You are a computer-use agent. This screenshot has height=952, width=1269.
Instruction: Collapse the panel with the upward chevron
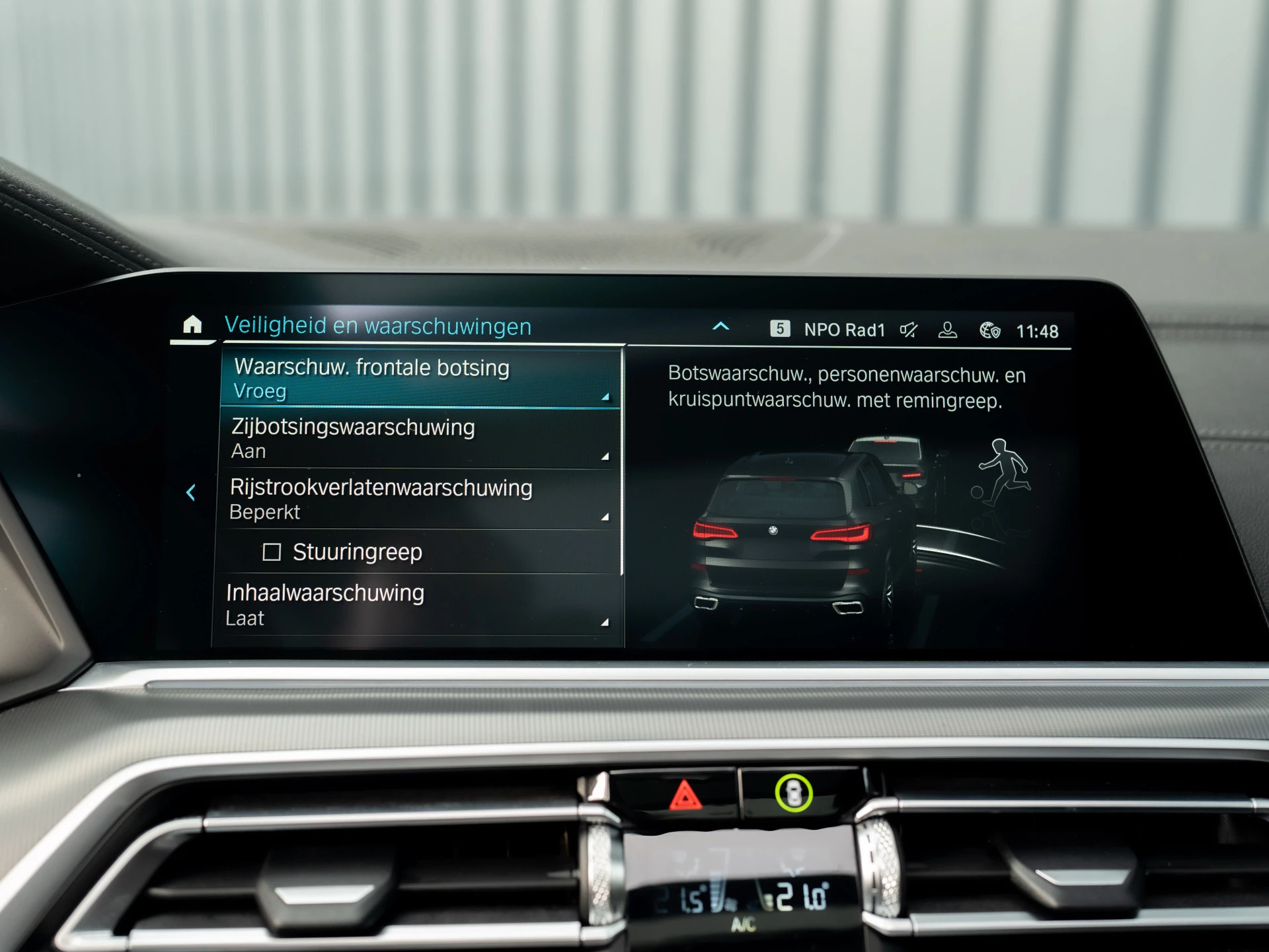(721, 326)
